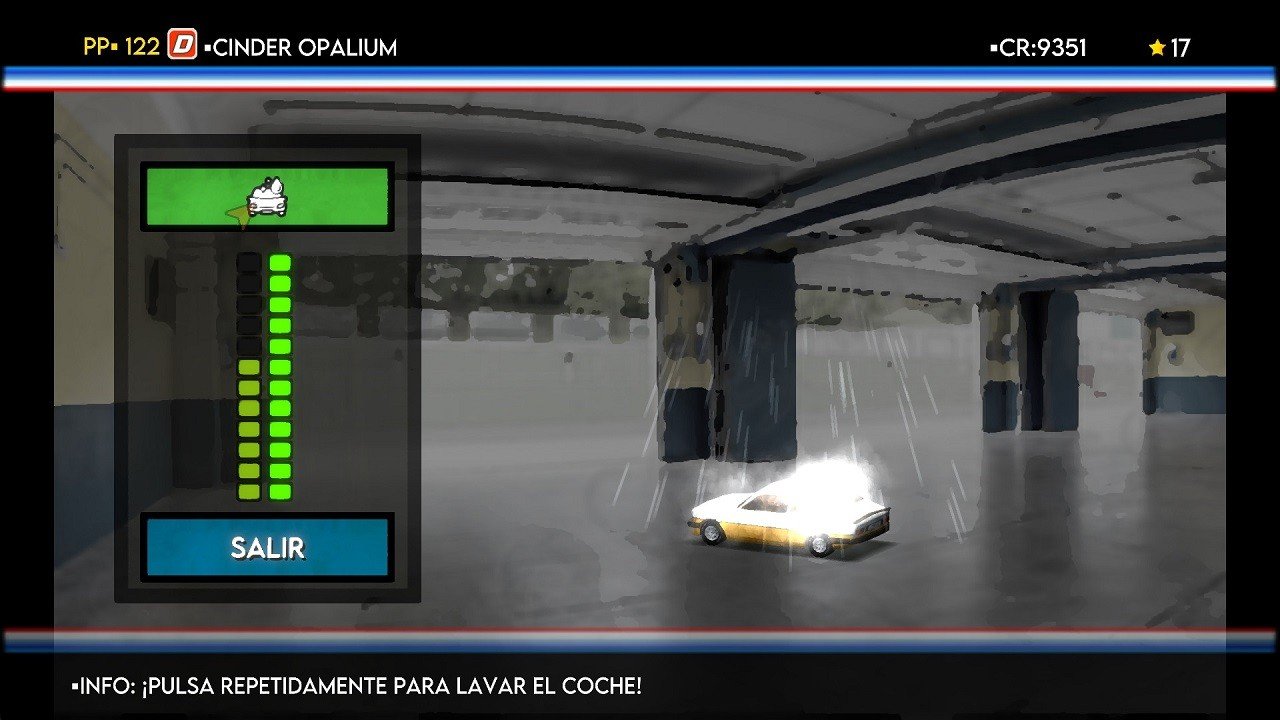
Task: Exit with the Salir button
Action: pos(267,547)
